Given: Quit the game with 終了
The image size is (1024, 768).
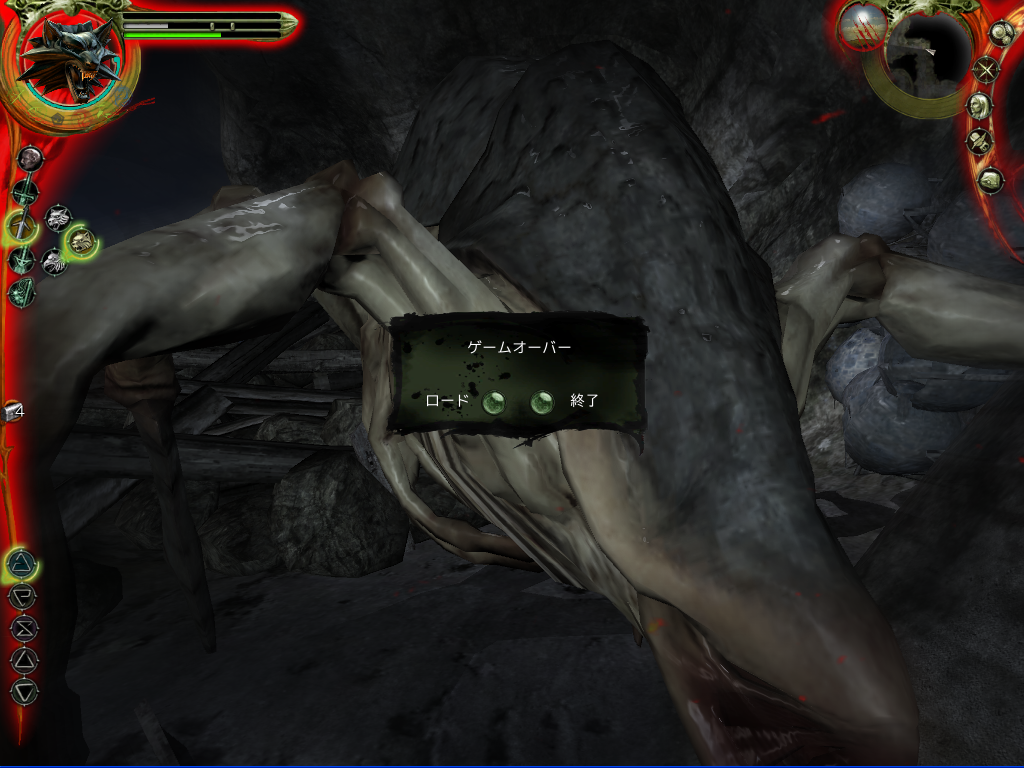Looking at the screenshot, I should click(x=541, y=402).
